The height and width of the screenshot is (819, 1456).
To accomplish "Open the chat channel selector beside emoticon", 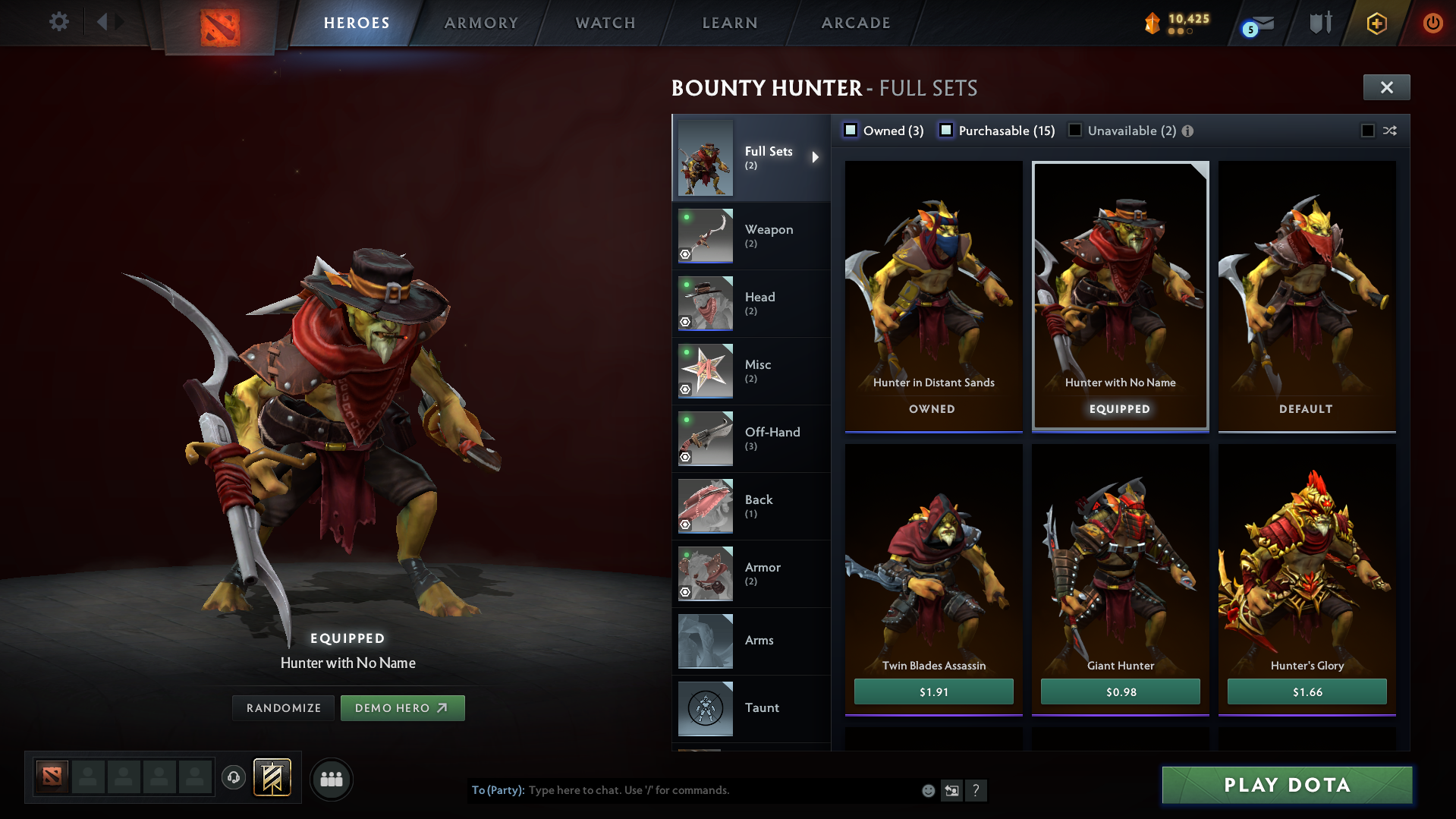I will click(x=952, y=790).
